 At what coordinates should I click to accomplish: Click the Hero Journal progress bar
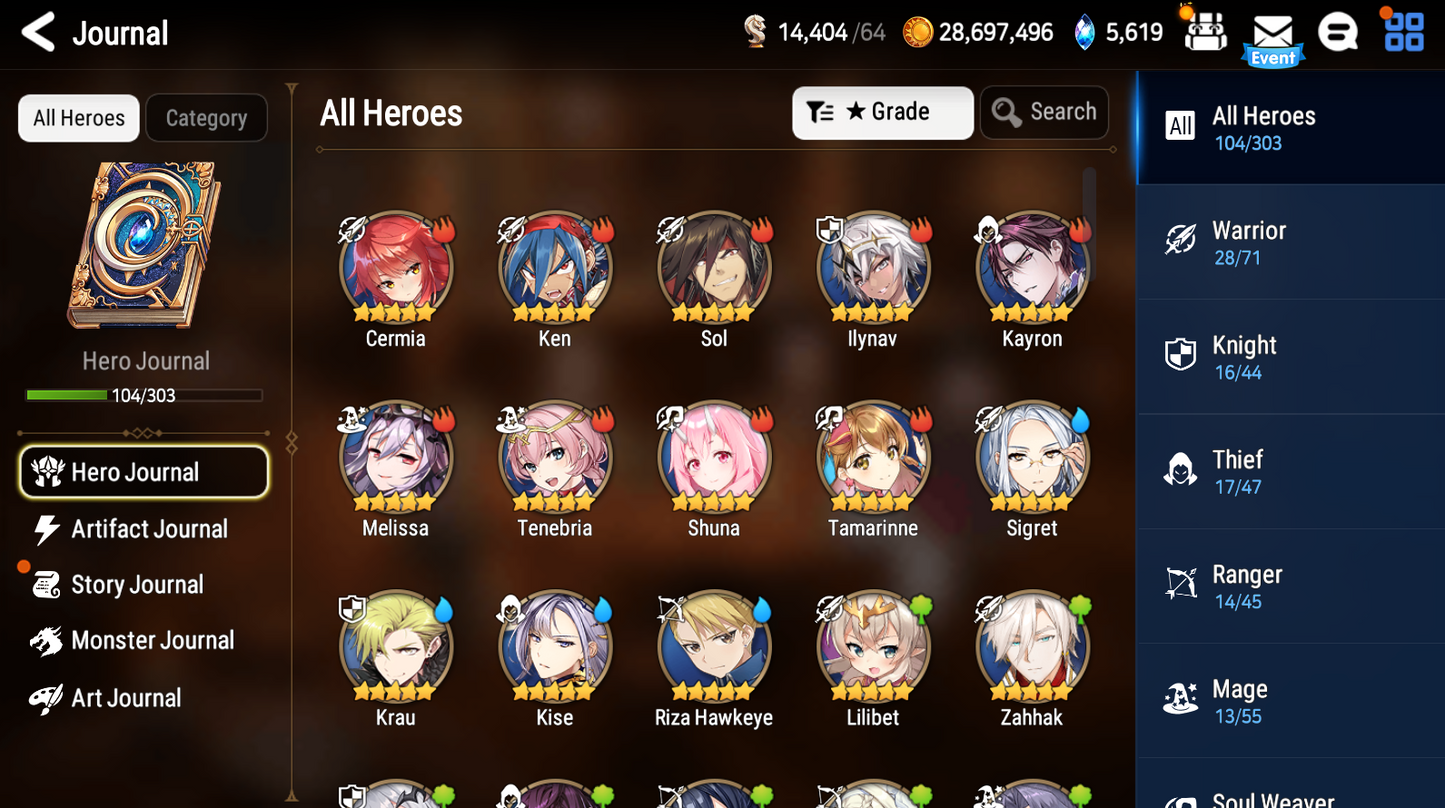pos(143,394)
